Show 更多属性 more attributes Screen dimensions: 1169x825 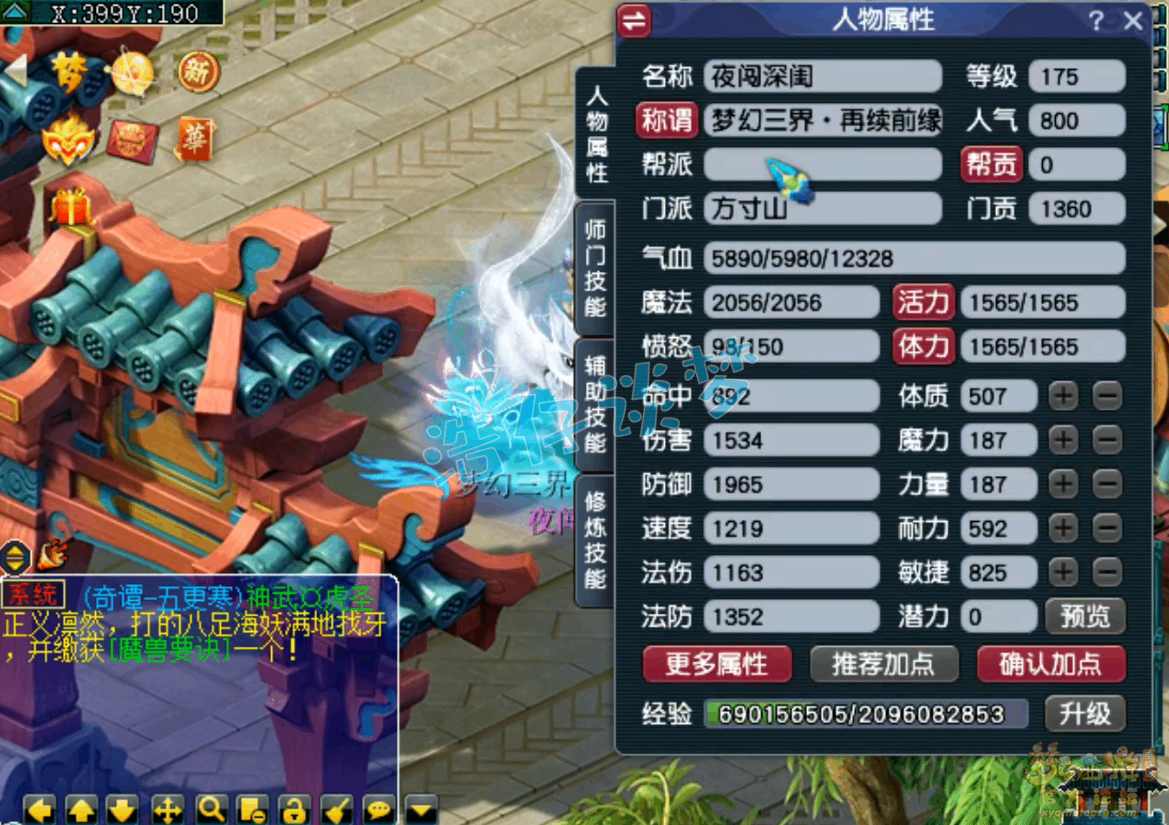pyautogui.click(x=716, y=663)
